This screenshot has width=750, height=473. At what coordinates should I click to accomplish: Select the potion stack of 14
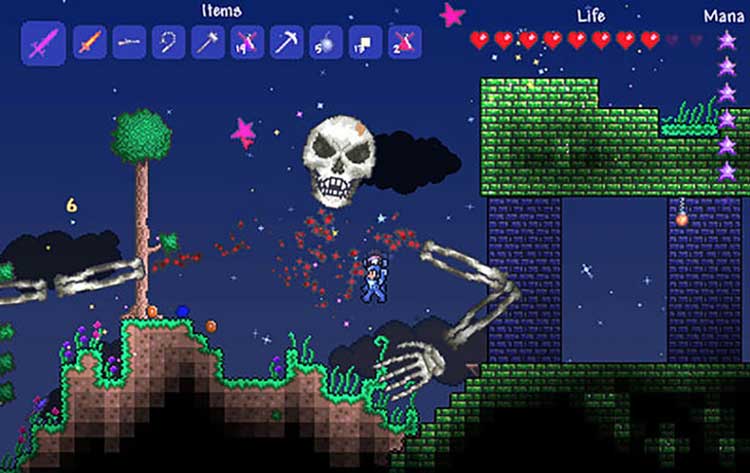pos(247,43)
